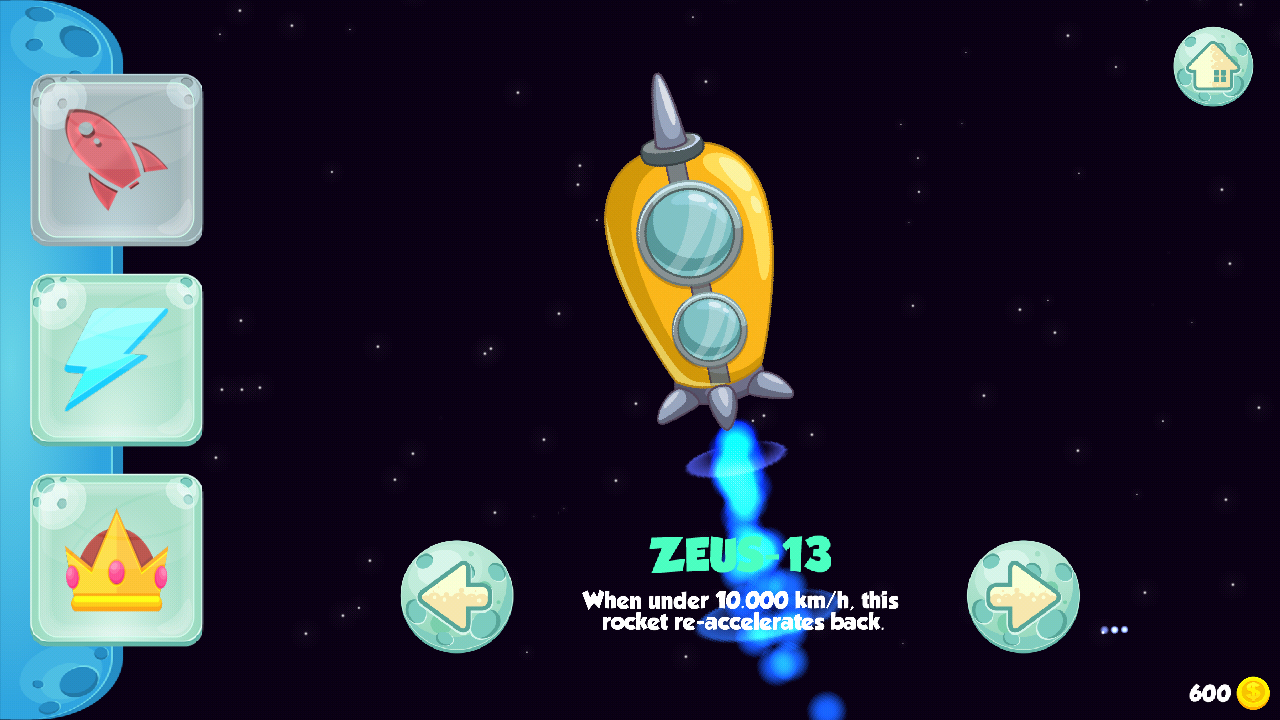Open the lightning power-ups section
This screenshot has height=720, width=1280.
(x=116, y=358)
